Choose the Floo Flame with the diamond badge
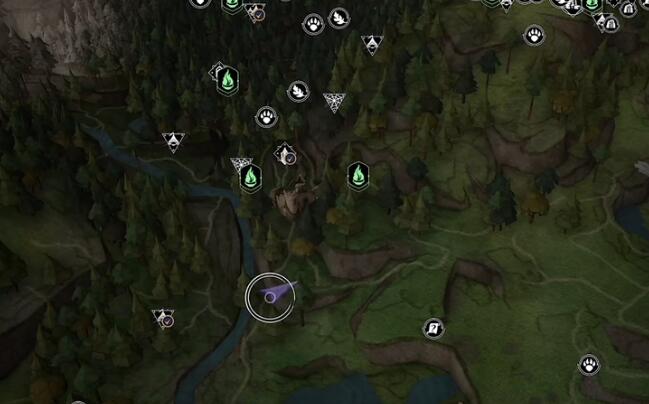649x404 pixels. coord(227,79)
